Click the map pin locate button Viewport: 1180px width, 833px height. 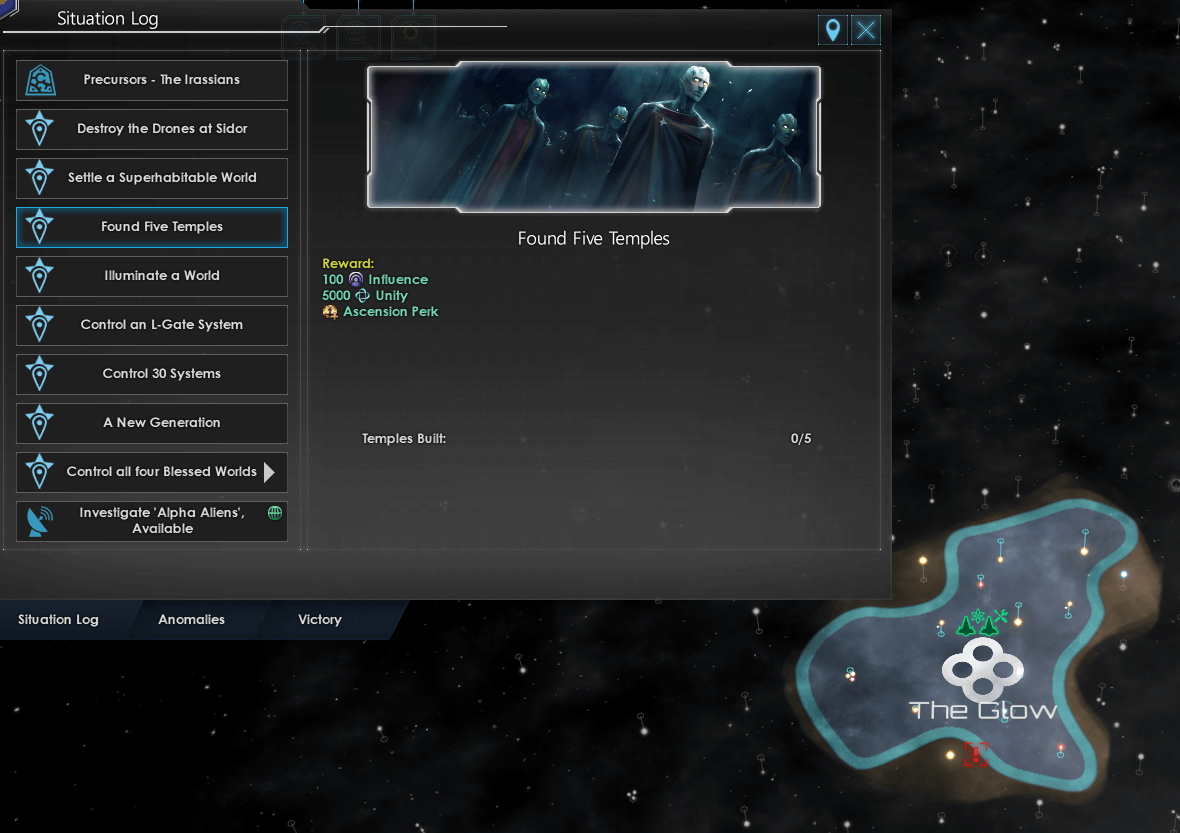click(x=832, y=30)
